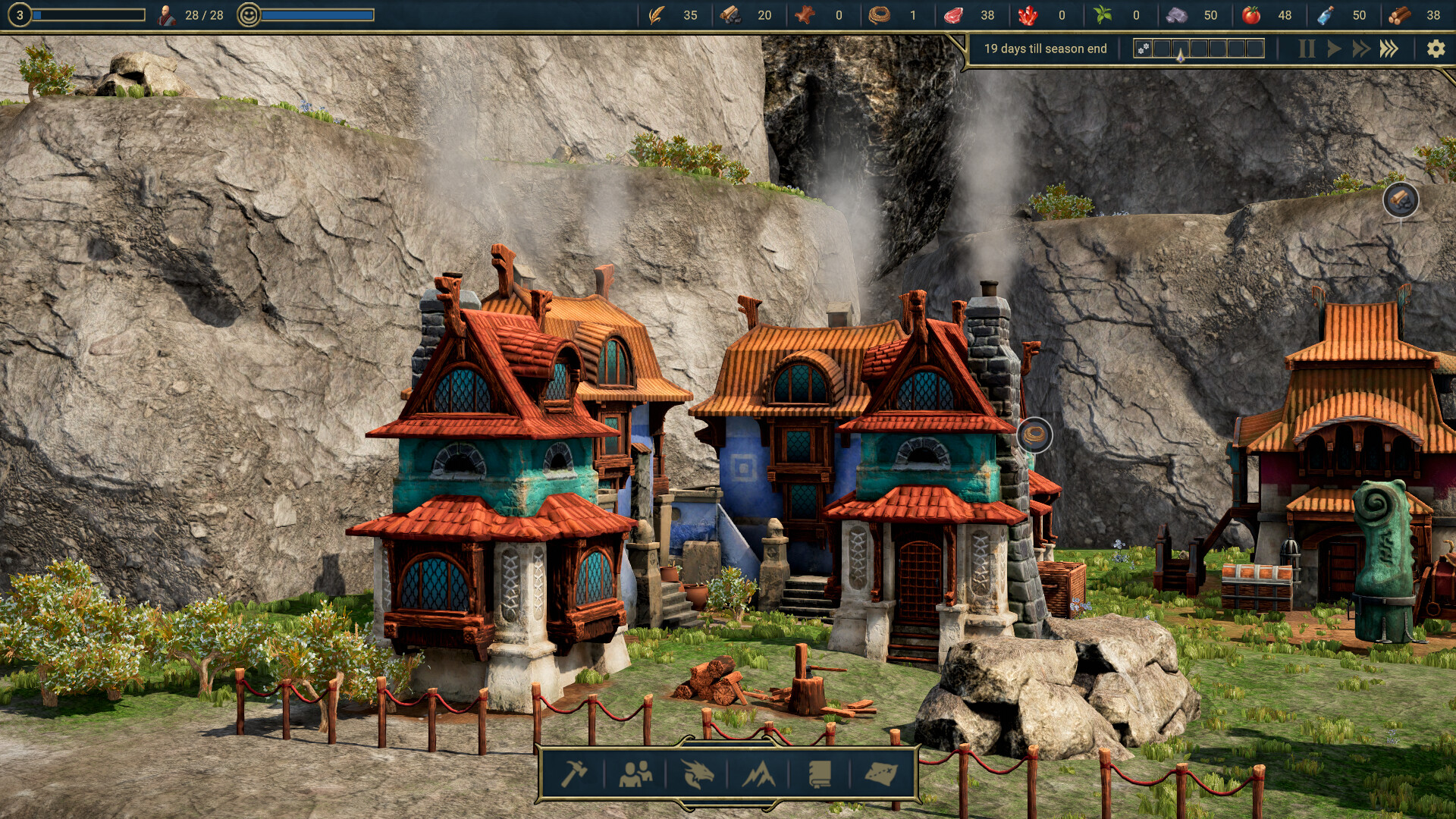Open the settings gear menu
Image resolution: width=1456 pixels, height=819 pixels.
(x=1436, y=48)
